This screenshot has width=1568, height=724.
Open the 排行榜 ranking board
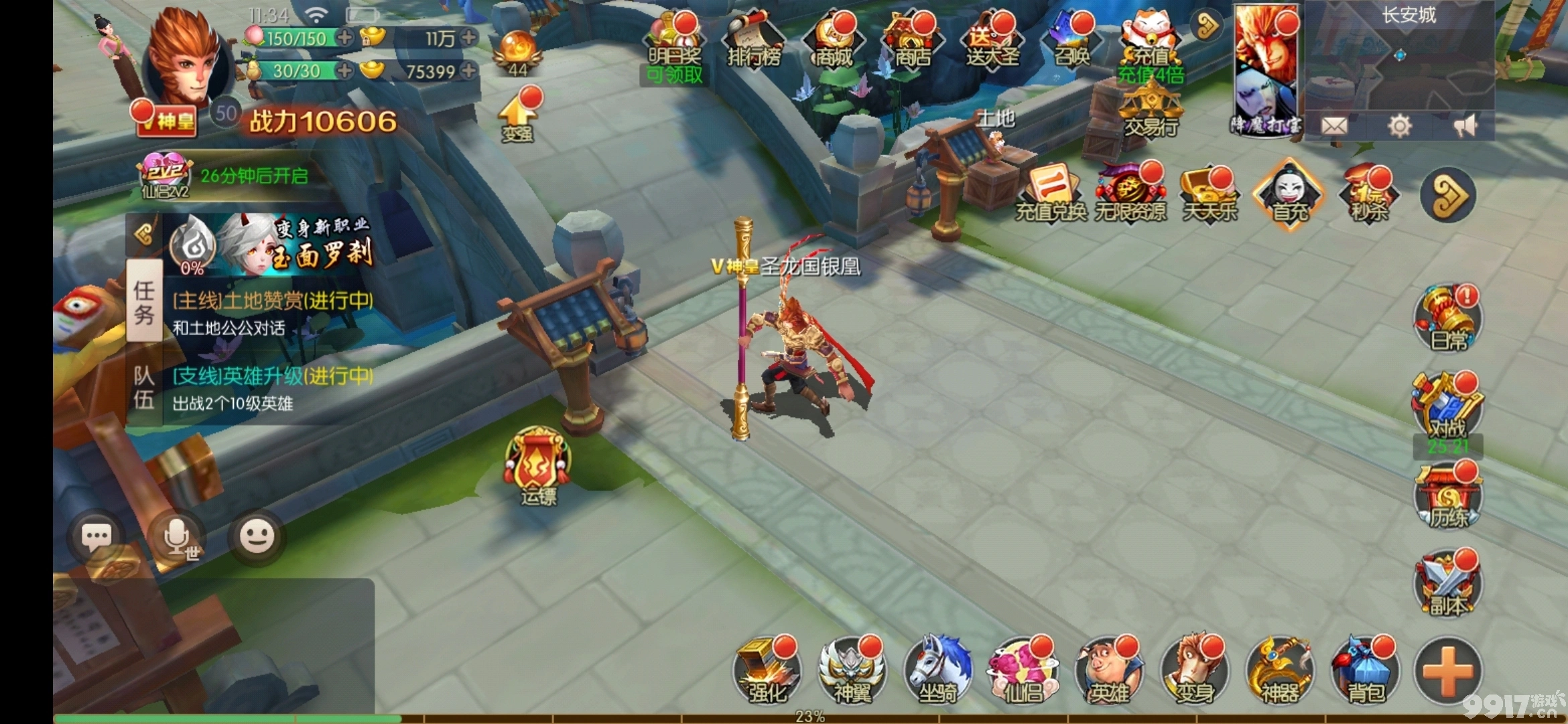pyautogui.click(x=754, y=40)
